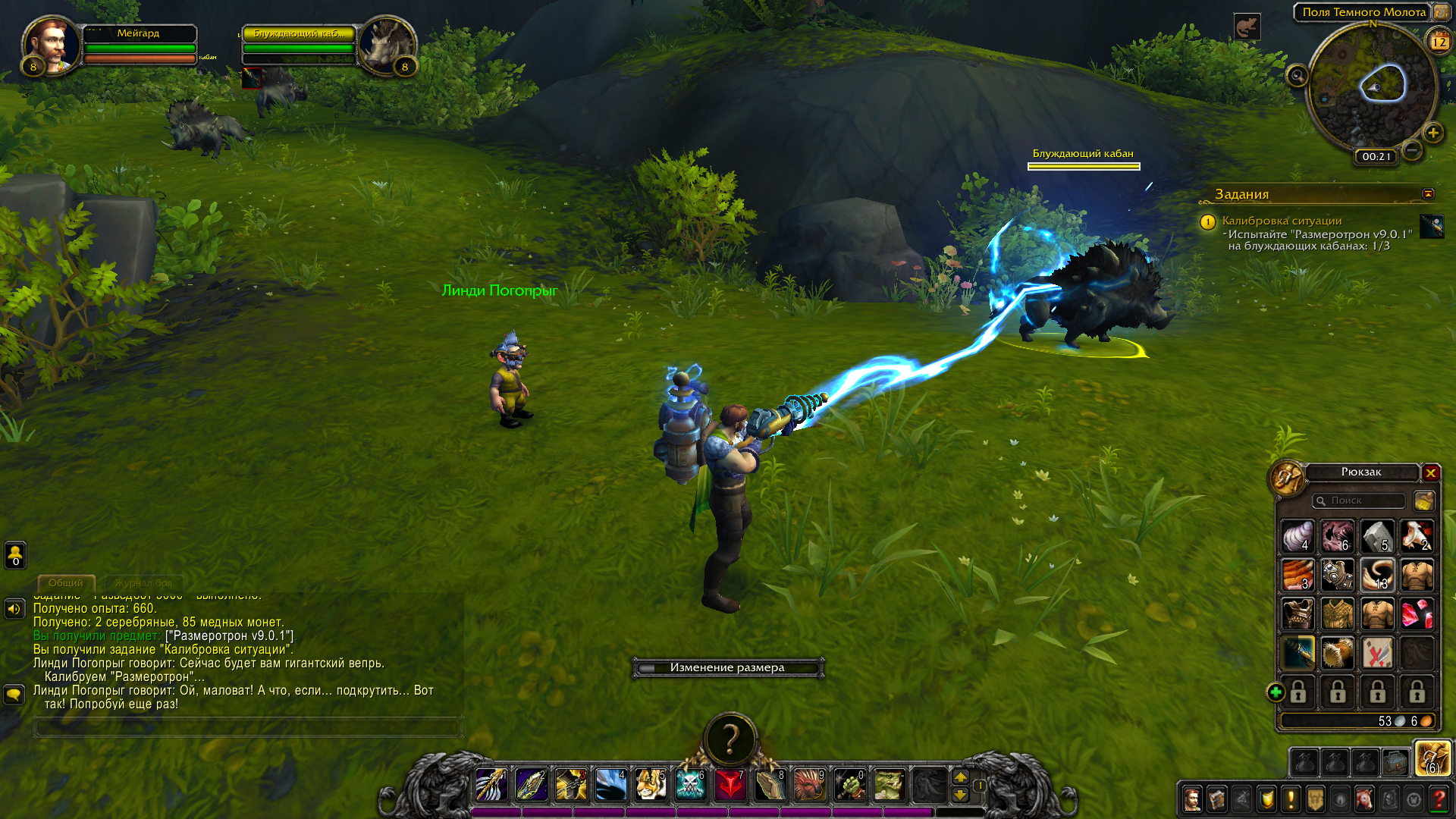Activate the skull and crossbones ability
1456x819 pixels.
[690, 785]
